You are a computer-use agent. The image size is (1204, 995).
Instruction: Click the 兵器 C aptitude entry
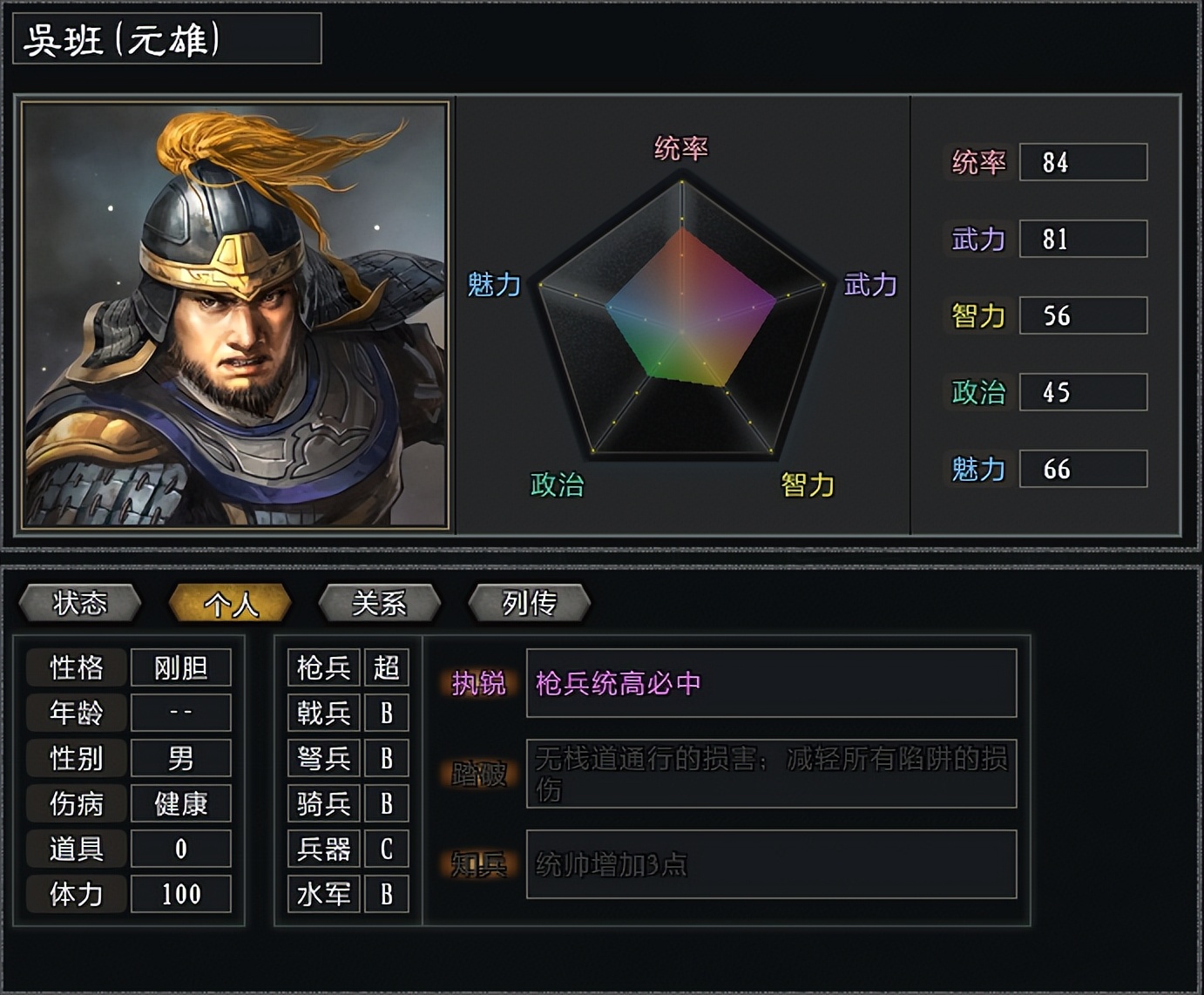tap(348, 849)
